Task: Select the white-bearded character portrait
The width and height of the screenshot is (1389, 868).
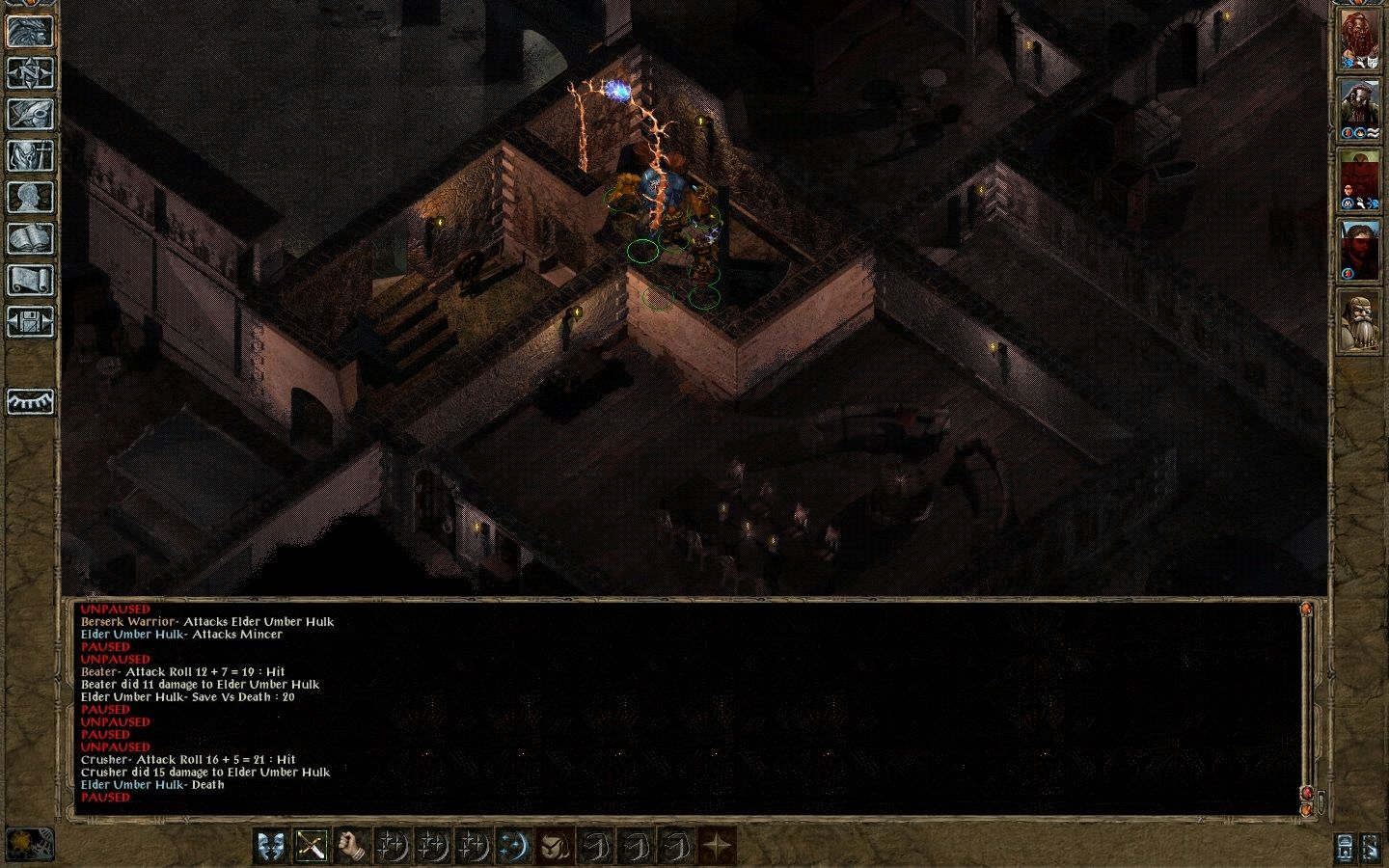Action: click(x=1359, y=322)
